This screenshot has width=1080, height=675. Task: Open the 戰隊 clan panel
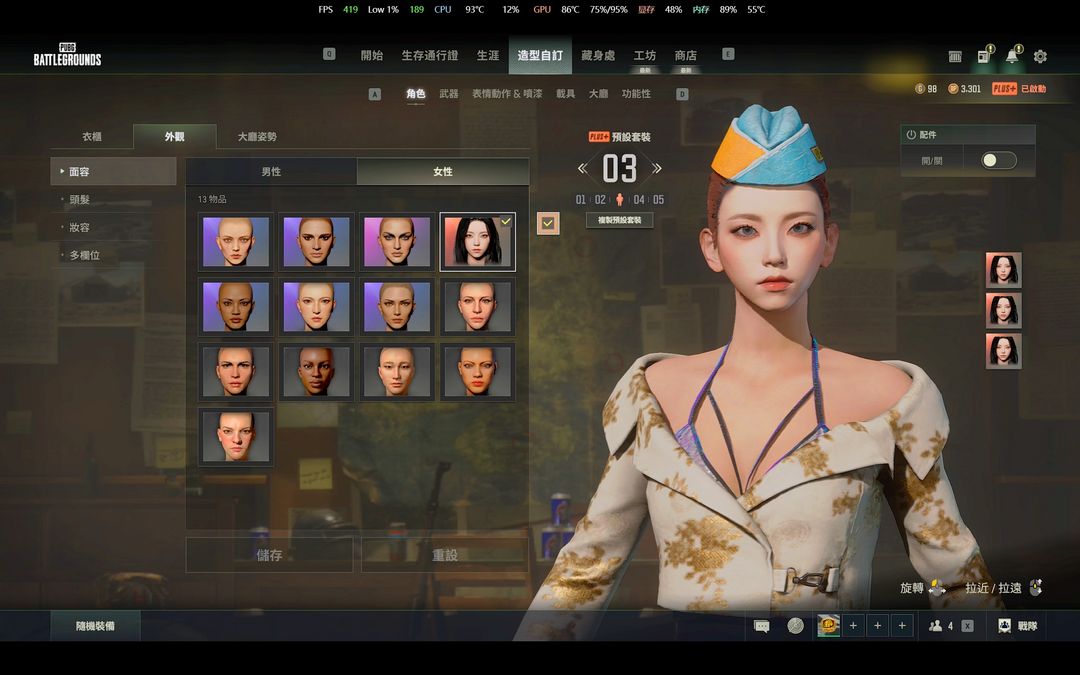[x=1019, y=626]
